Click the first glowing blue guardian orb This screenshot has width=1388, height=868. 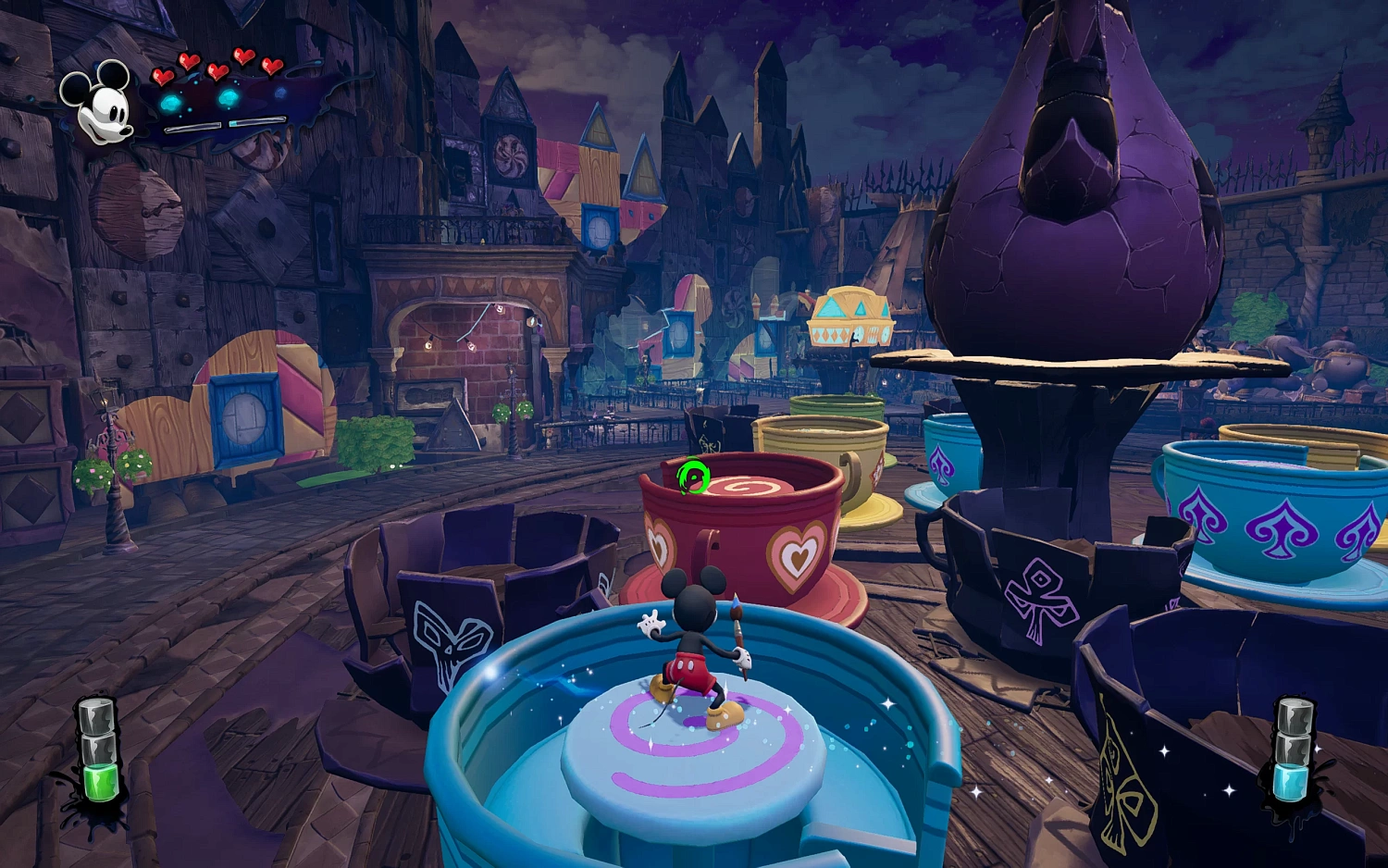[169, 102]
